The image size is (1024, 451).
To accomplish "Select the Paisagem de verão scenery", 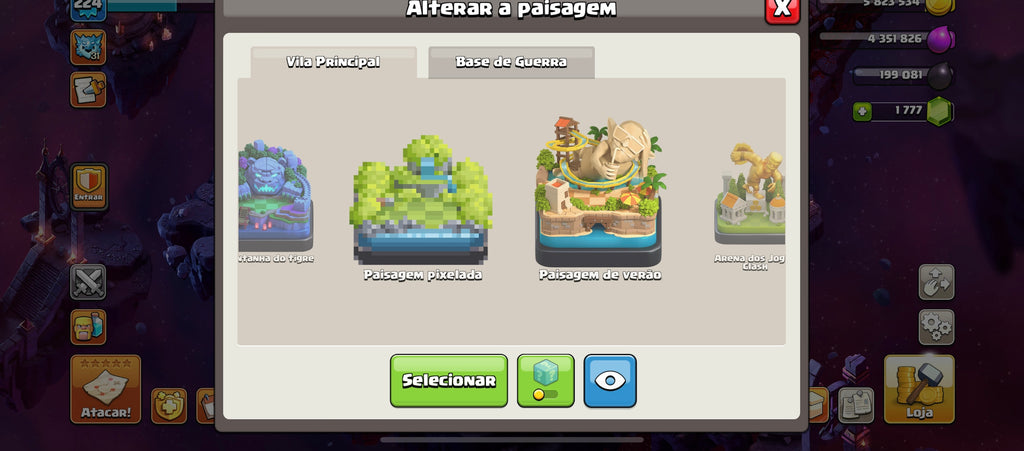I will pyautogui.click(x=599, y=195).
